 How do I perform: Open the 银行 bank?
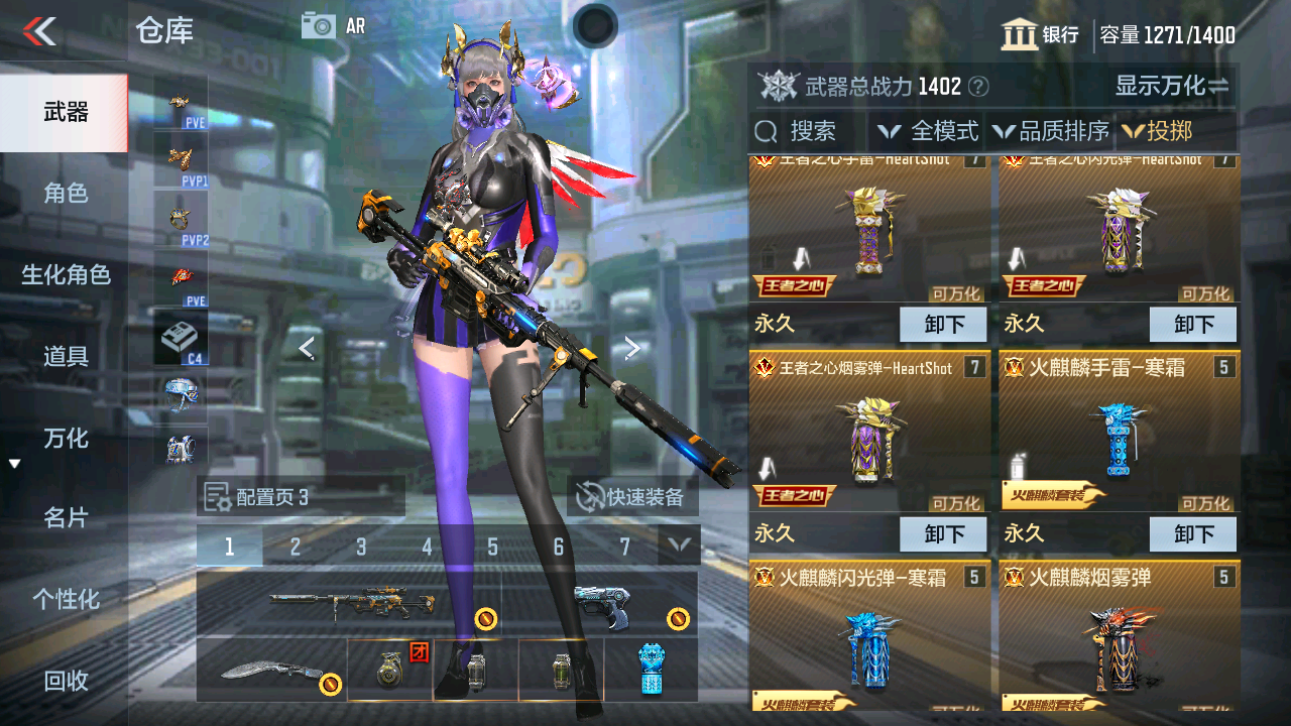point(1044,33)
